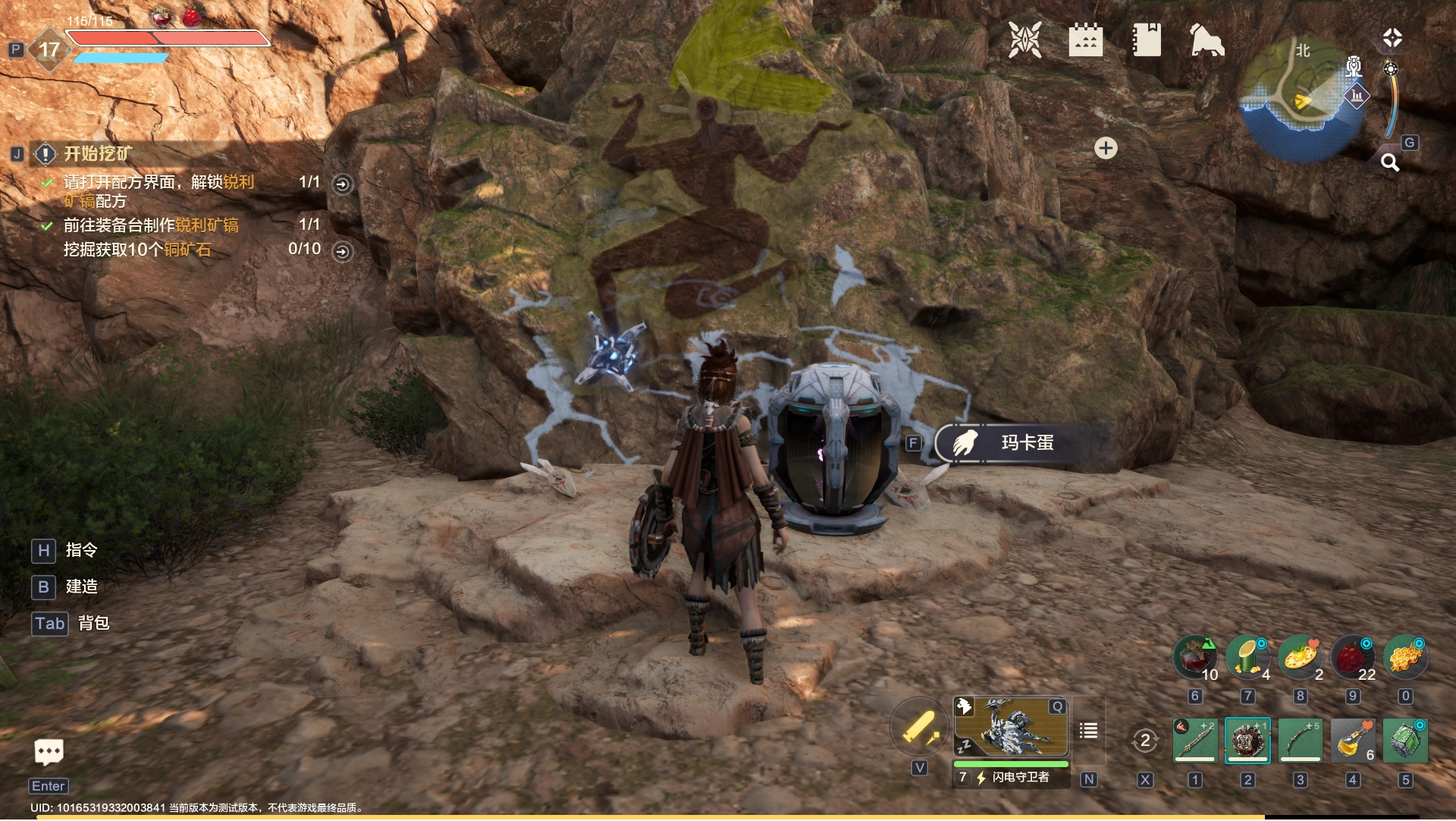
Task: Click the round plus button
Action: 1106,148
